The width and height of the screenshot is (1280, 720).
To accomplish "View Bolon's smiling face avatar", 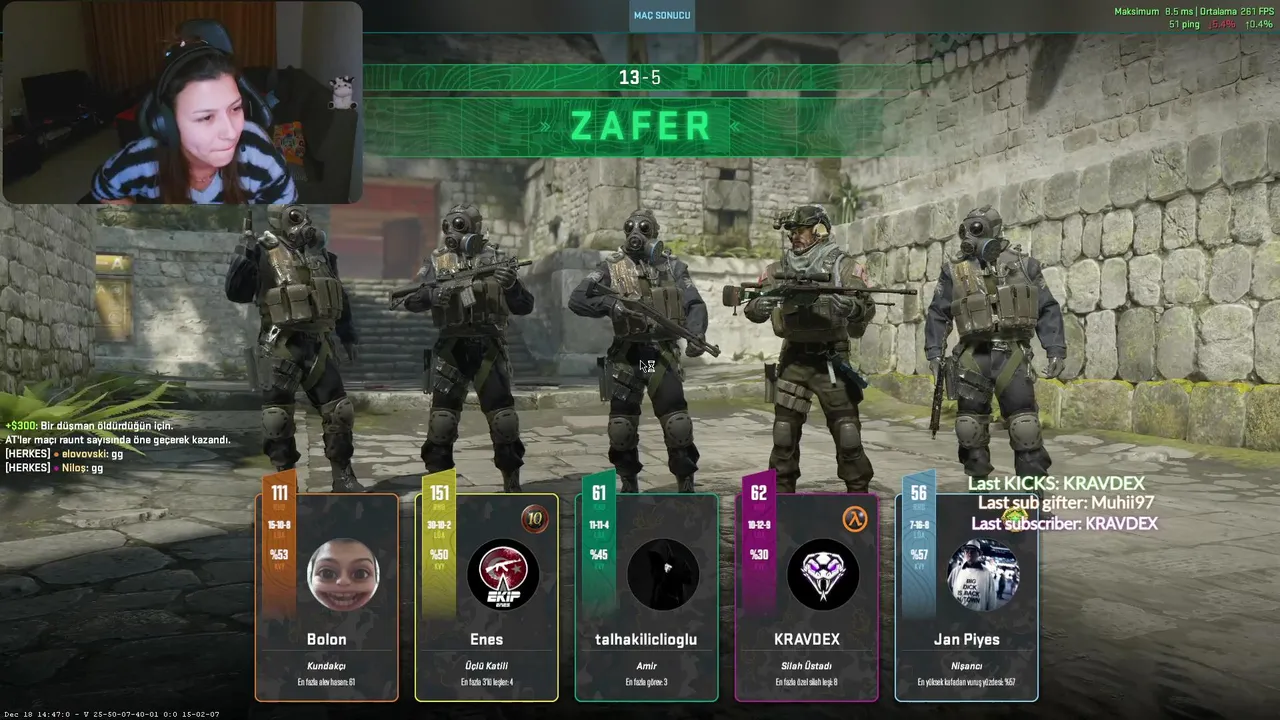I will point(342,574).
